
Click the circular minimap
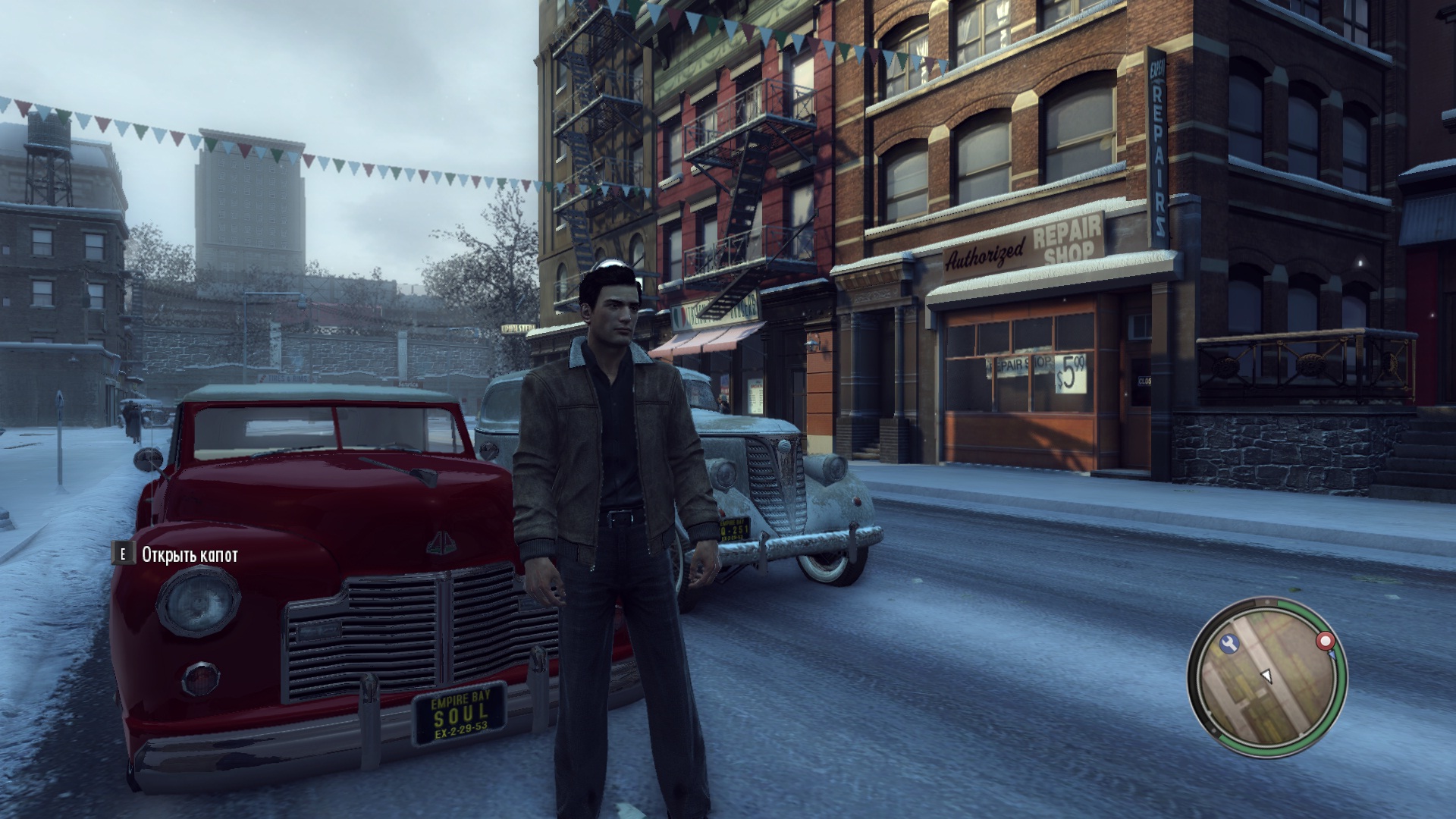1266,677
